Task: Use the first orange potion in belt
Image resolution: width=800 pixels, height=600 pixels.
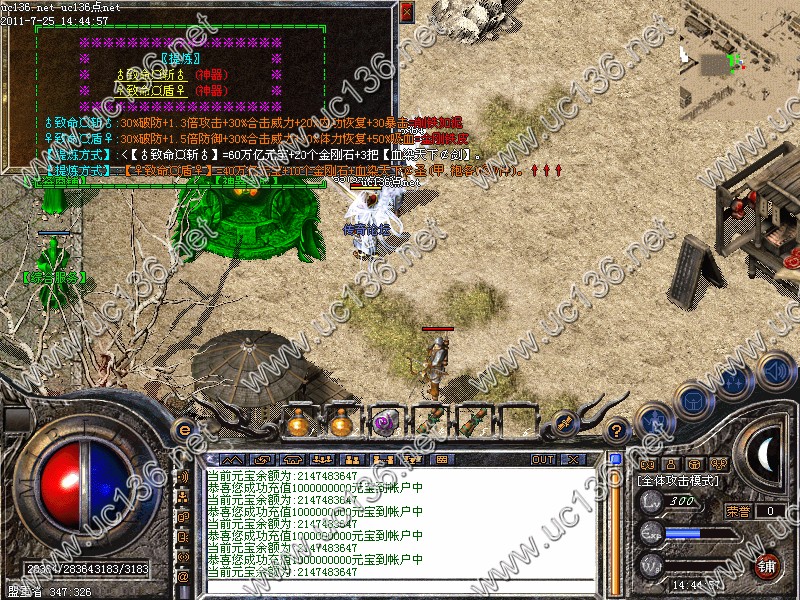Action: (x=297, y=422)
